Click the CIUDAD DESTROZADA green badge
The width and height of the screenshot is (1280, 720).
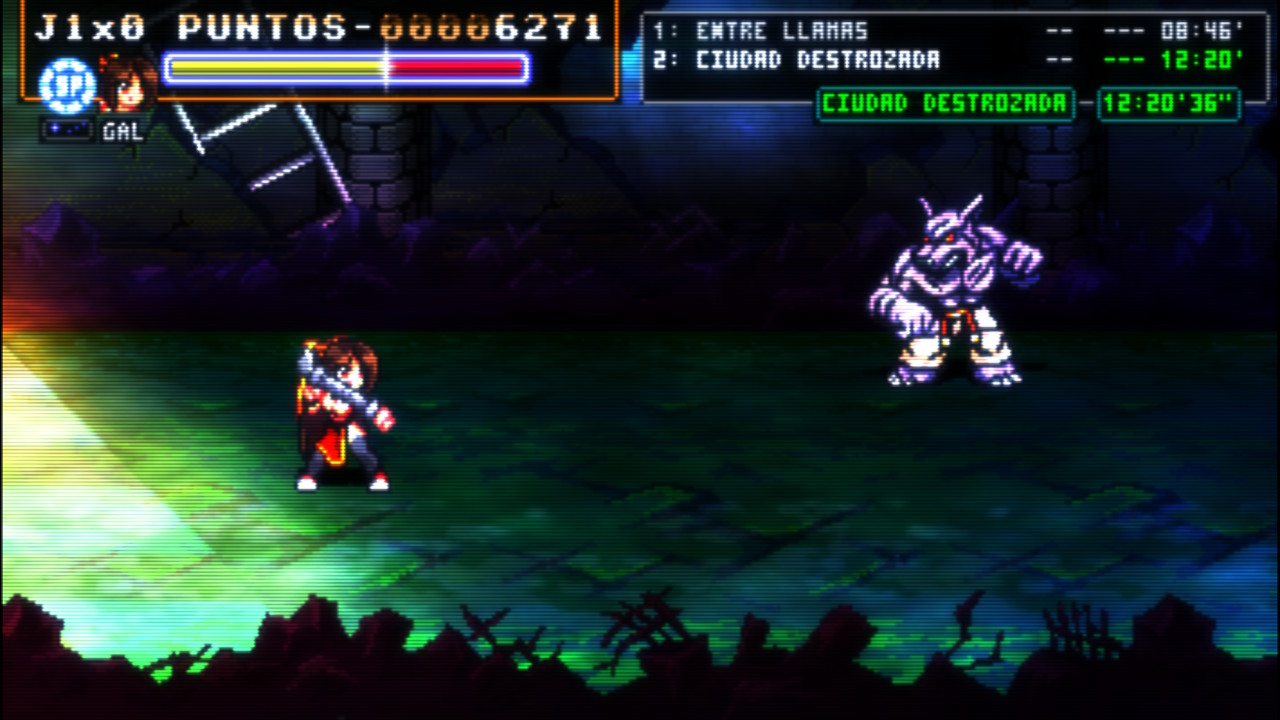[x=946, y=105]
